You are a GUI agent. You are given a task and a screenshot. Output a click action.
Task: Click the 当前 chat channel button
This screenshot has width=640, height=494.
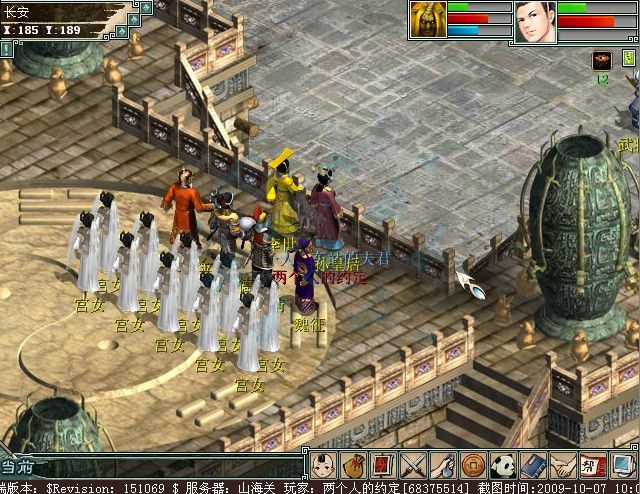(x=20, y=466)
